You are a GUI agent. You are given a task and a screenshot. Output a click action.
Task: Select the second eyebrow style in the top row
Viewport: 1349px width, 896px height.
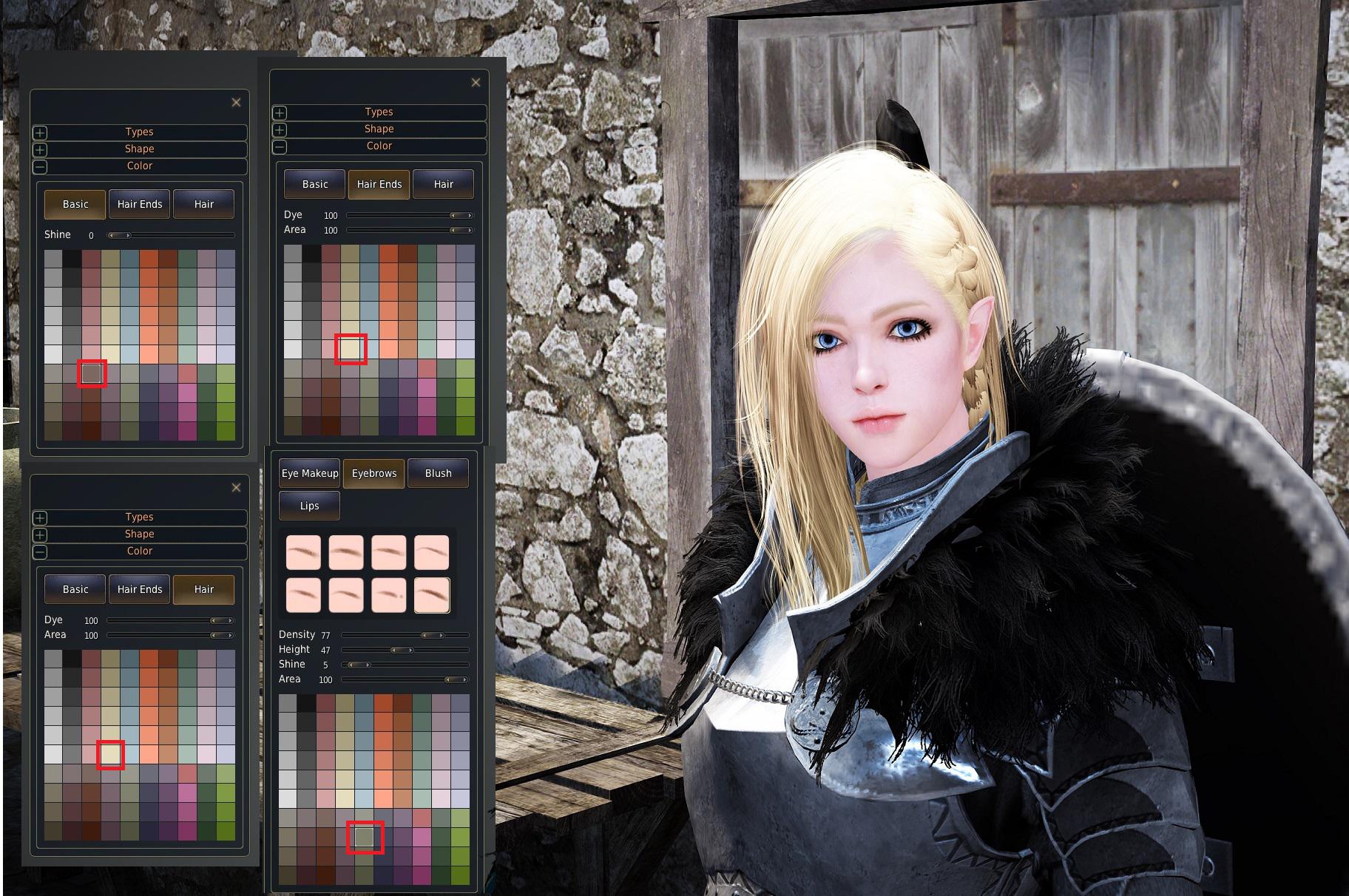[347, 552]
